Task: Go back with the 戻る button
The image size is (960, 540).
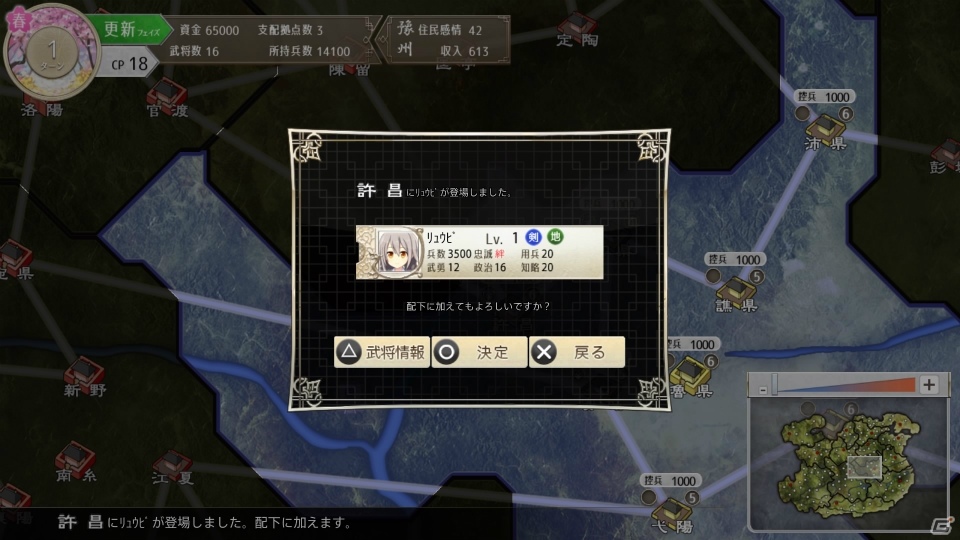Action: tap(577, 352)
